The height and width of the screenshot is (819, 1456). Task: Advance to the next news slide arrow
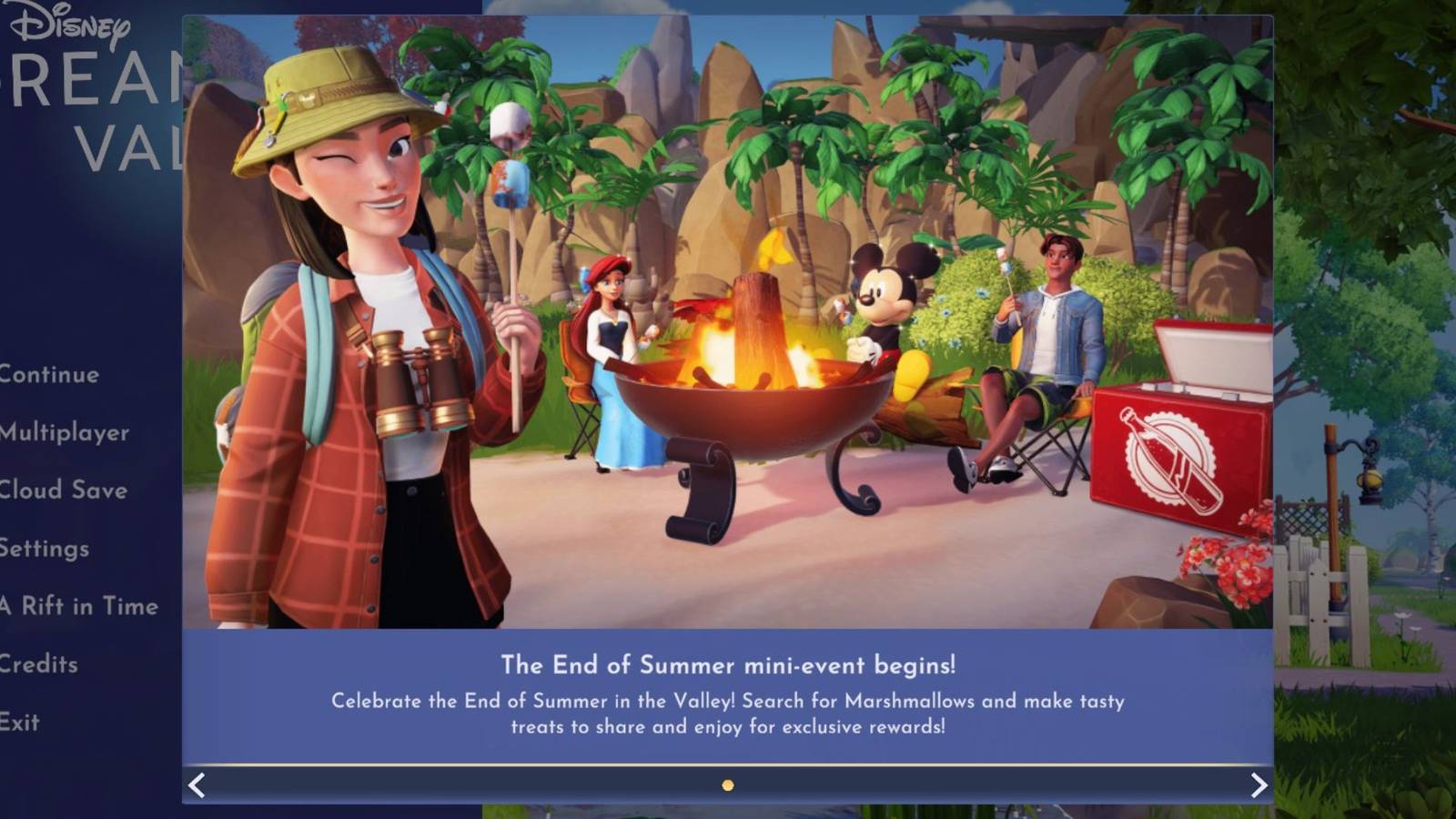(1258, 784)
